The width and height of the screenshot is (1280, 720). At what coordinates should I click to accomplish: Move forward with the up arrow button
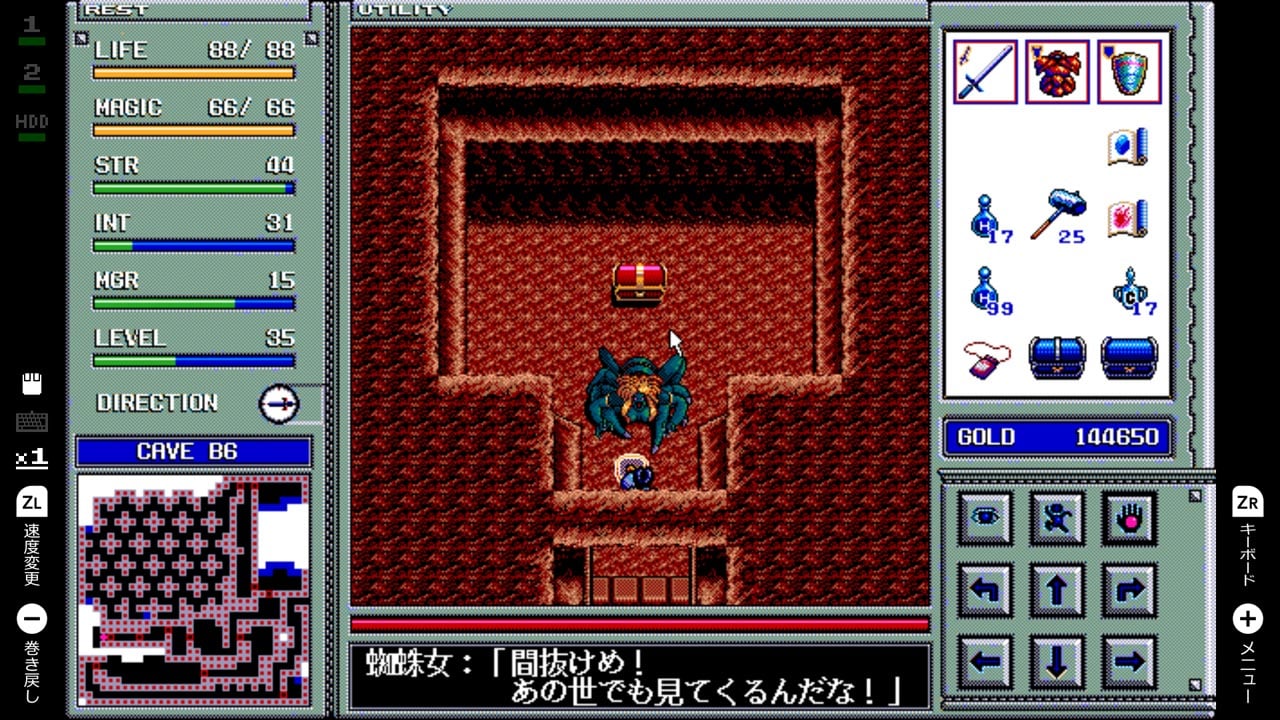point(1057,590)
